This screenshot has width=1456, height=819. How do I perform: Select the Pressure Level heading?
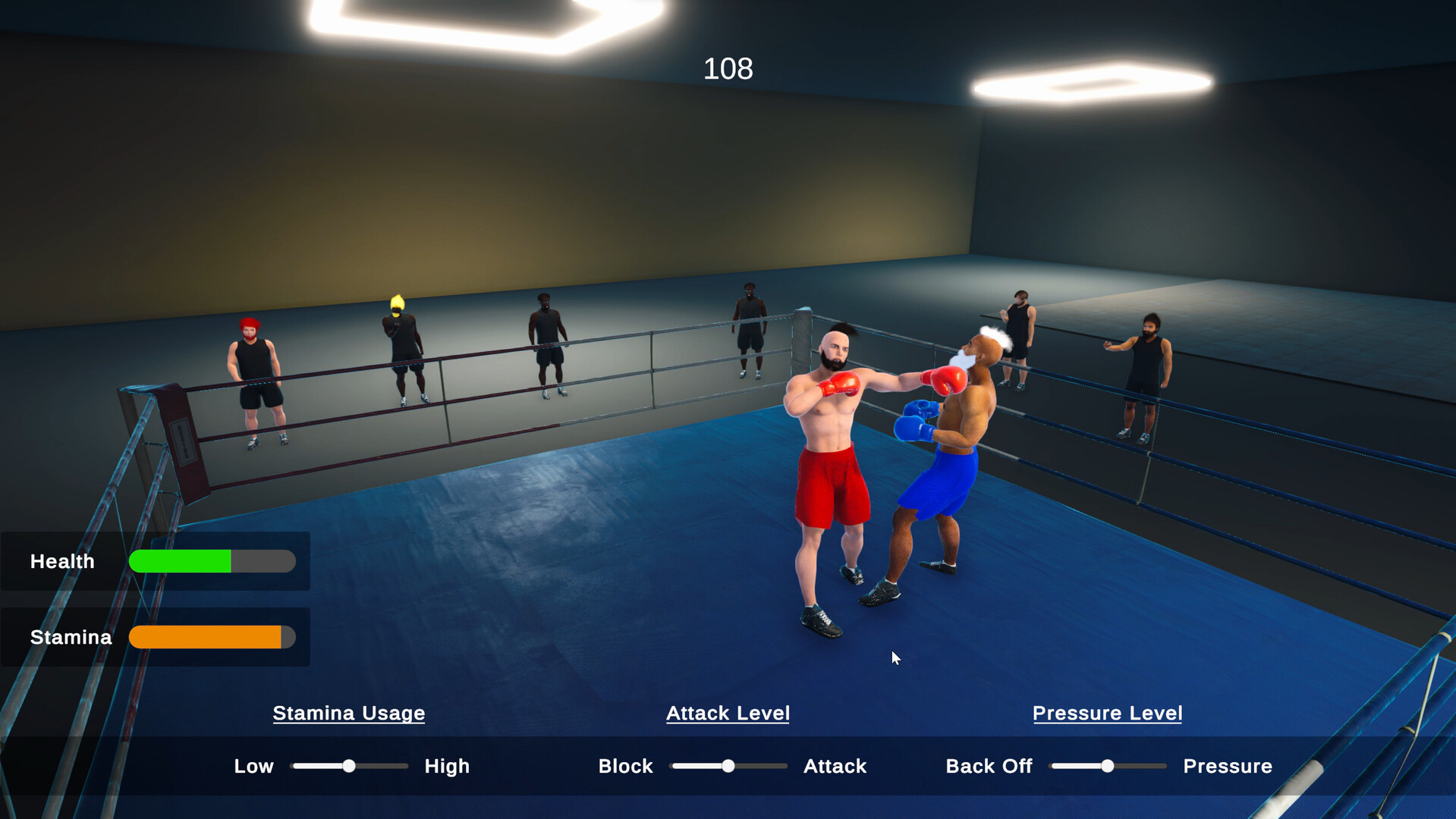(1107, 713)
